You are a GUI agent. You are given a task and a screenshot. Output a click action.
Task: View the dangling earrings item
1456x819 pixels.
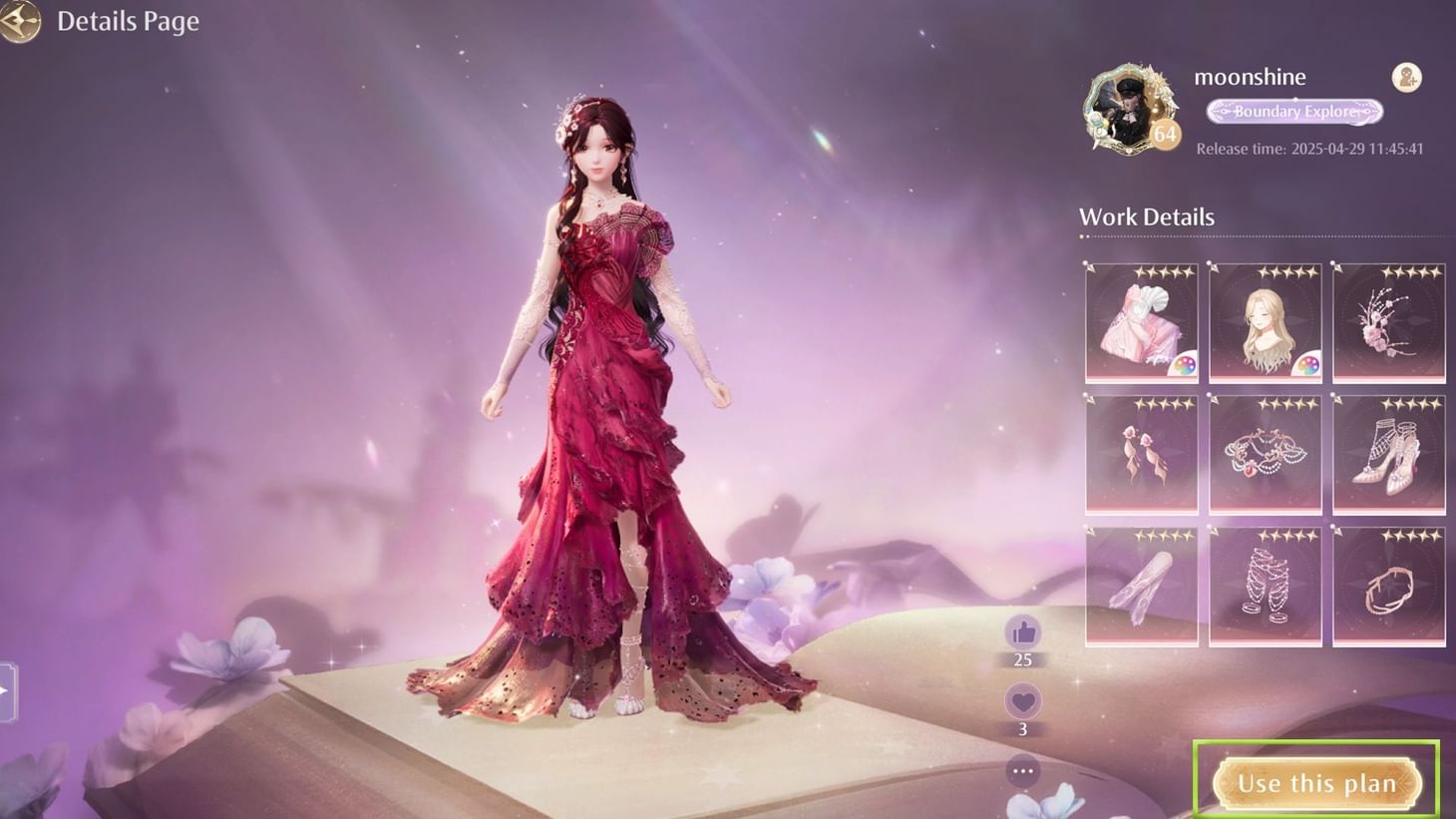1140,454
